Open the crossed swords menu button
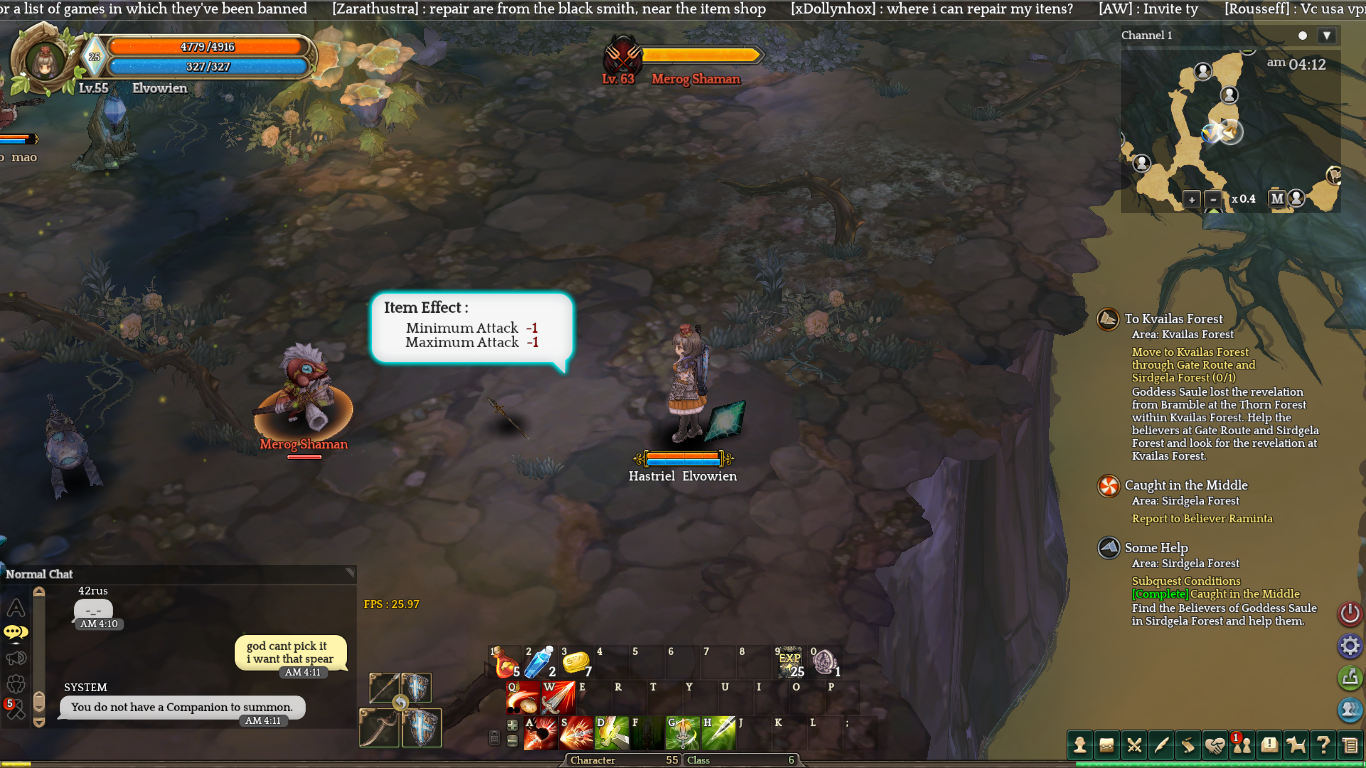 [1134, 744]
